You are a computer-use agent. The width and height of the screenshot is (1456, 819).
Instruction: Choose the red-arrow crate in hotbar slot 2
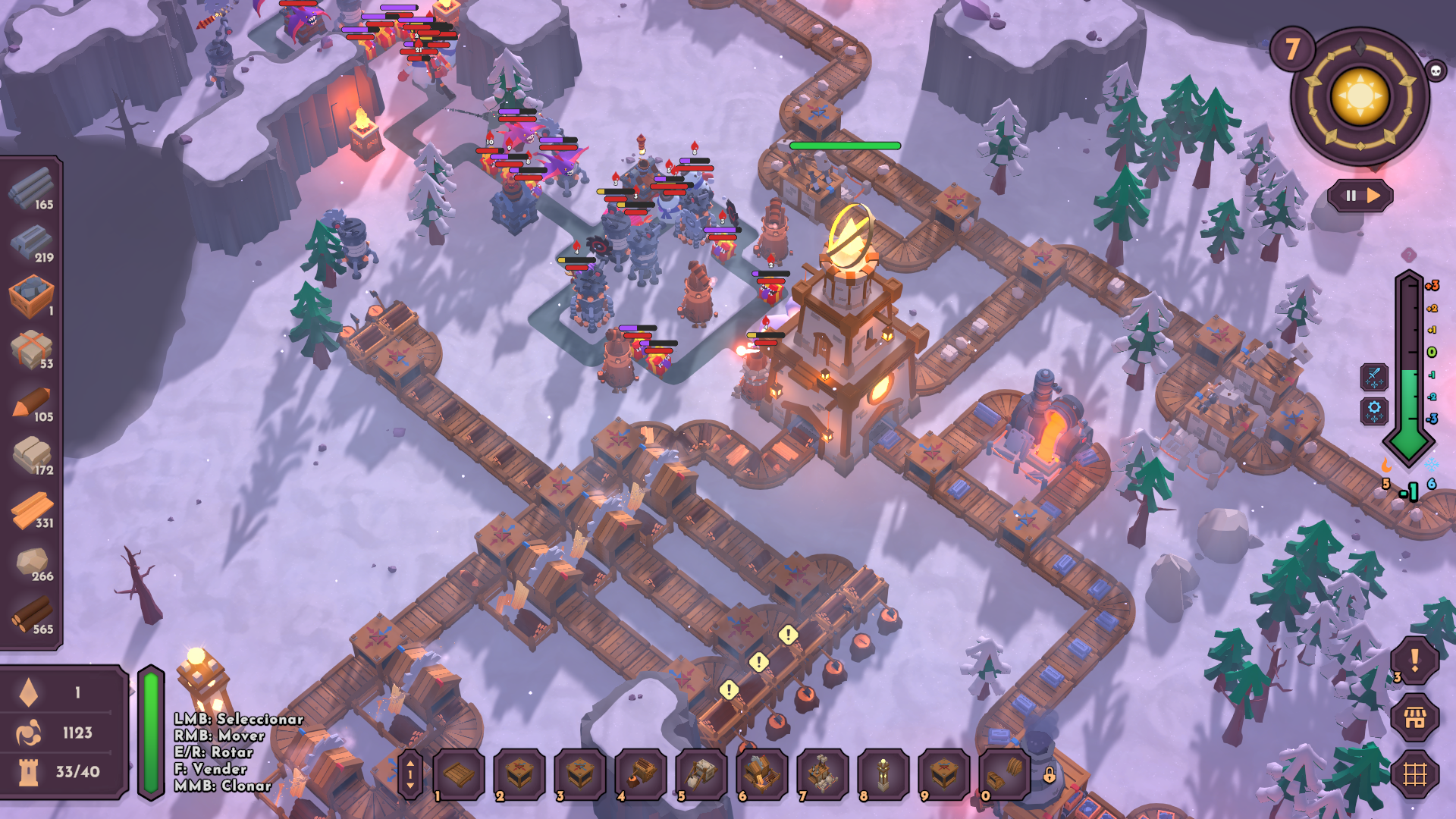point(519,774)
